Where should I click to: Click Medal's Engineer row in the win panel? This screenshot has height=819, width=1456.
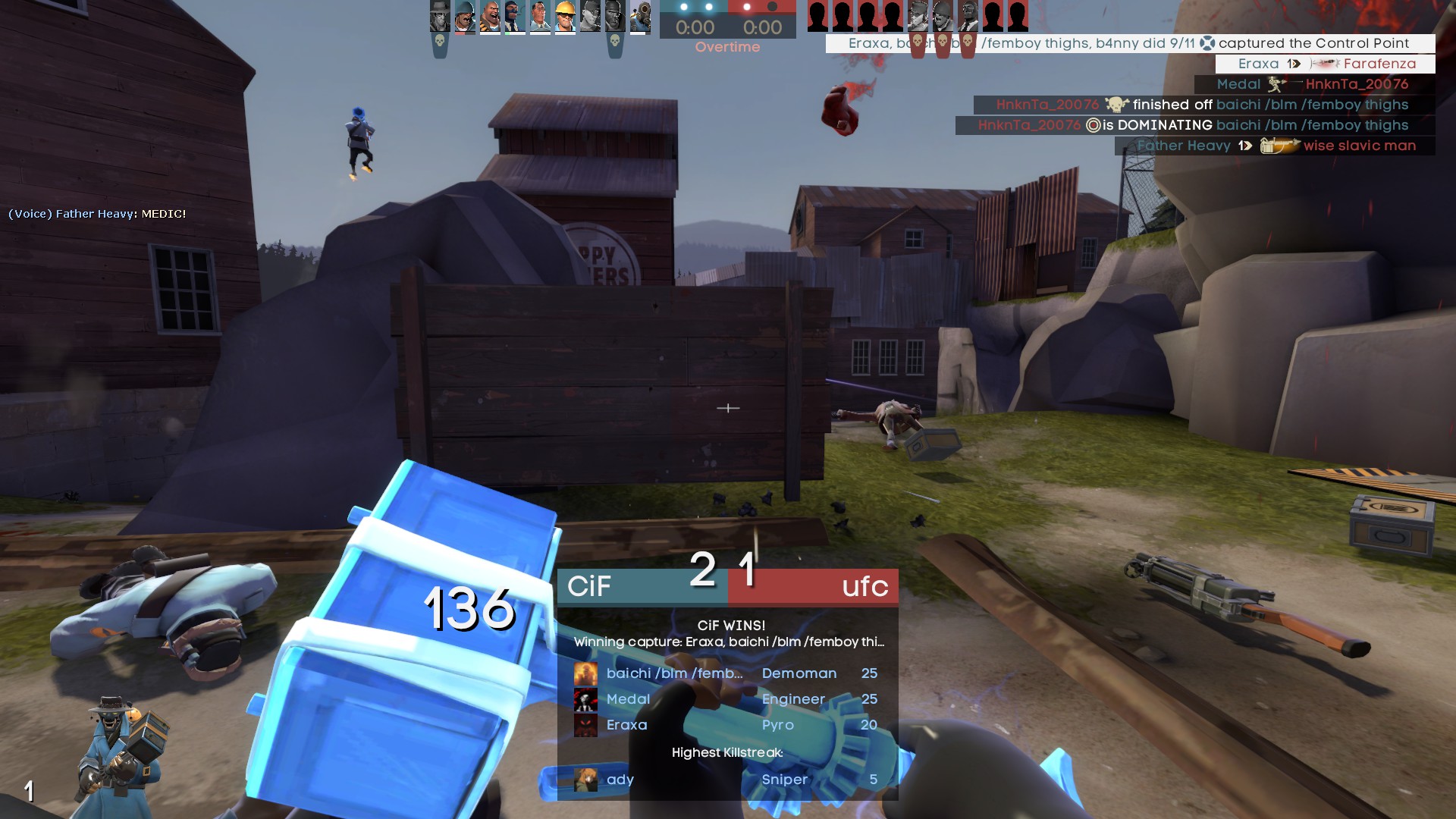pyautogui.click(x=726, y=699)
